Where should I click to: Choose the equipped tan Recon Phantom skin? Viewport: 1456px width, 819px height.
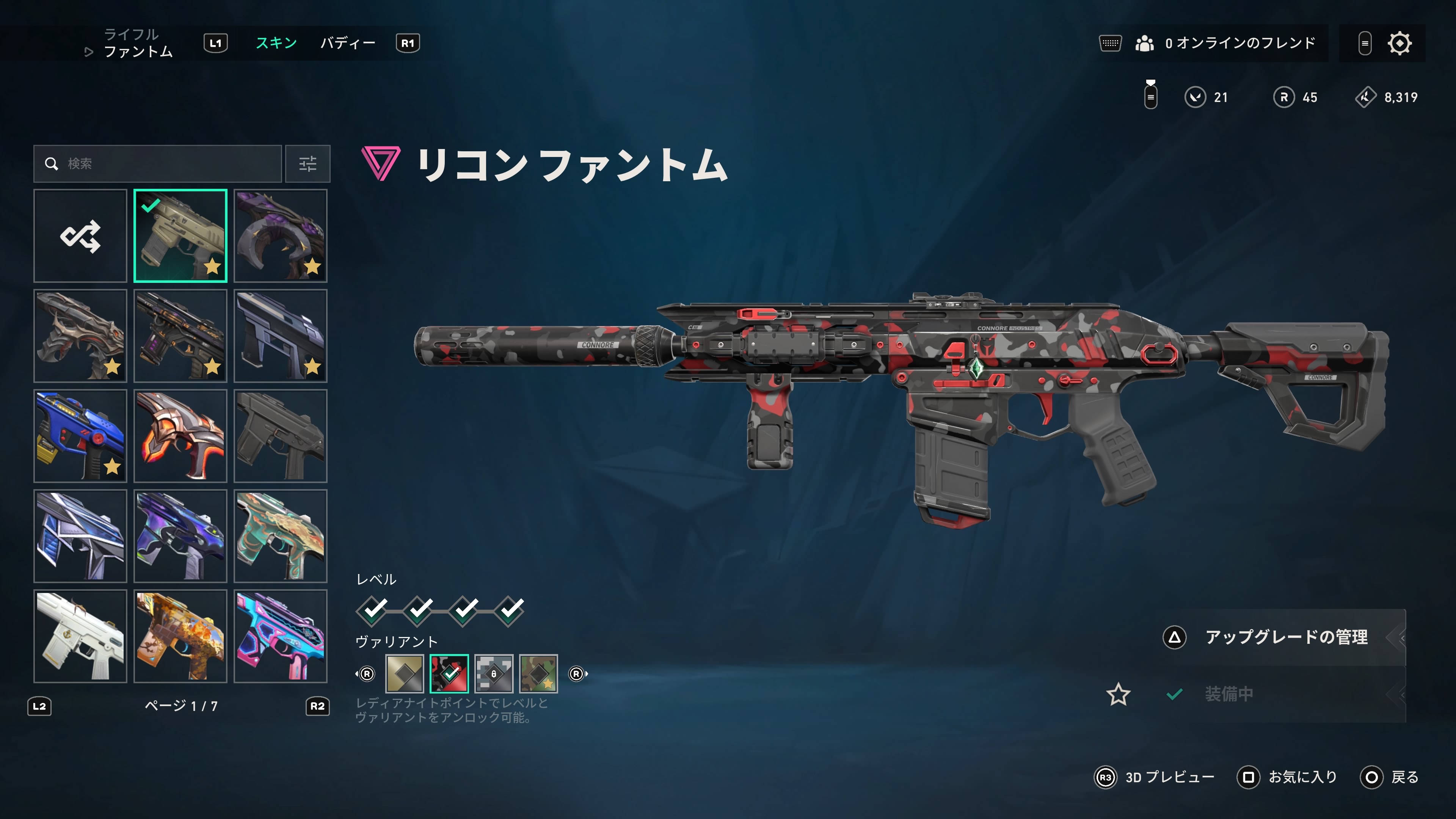tap(180, 236)
